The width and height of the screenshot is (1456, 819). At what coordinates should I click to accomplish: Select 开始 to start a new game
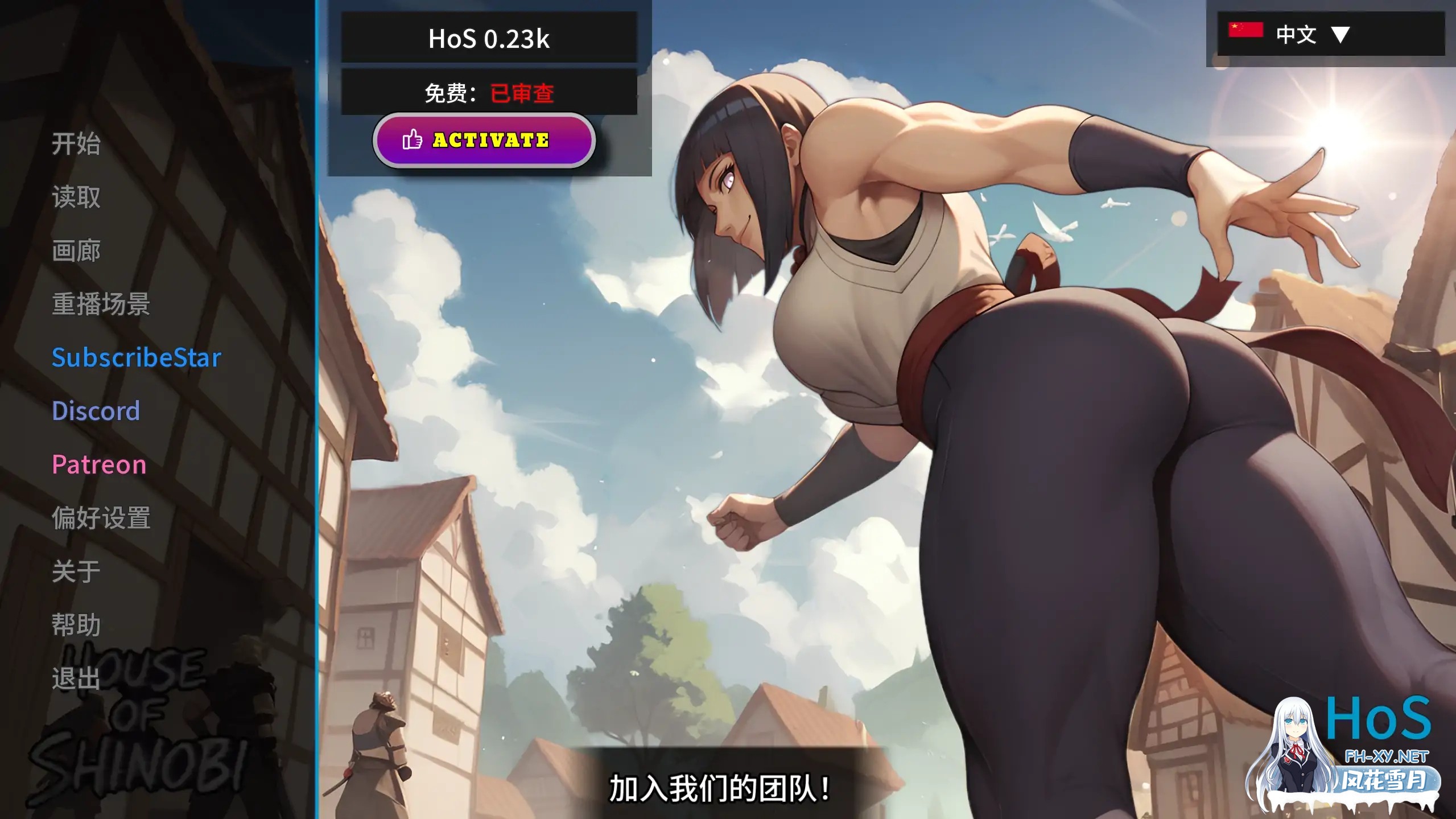(x=76, y=144)
